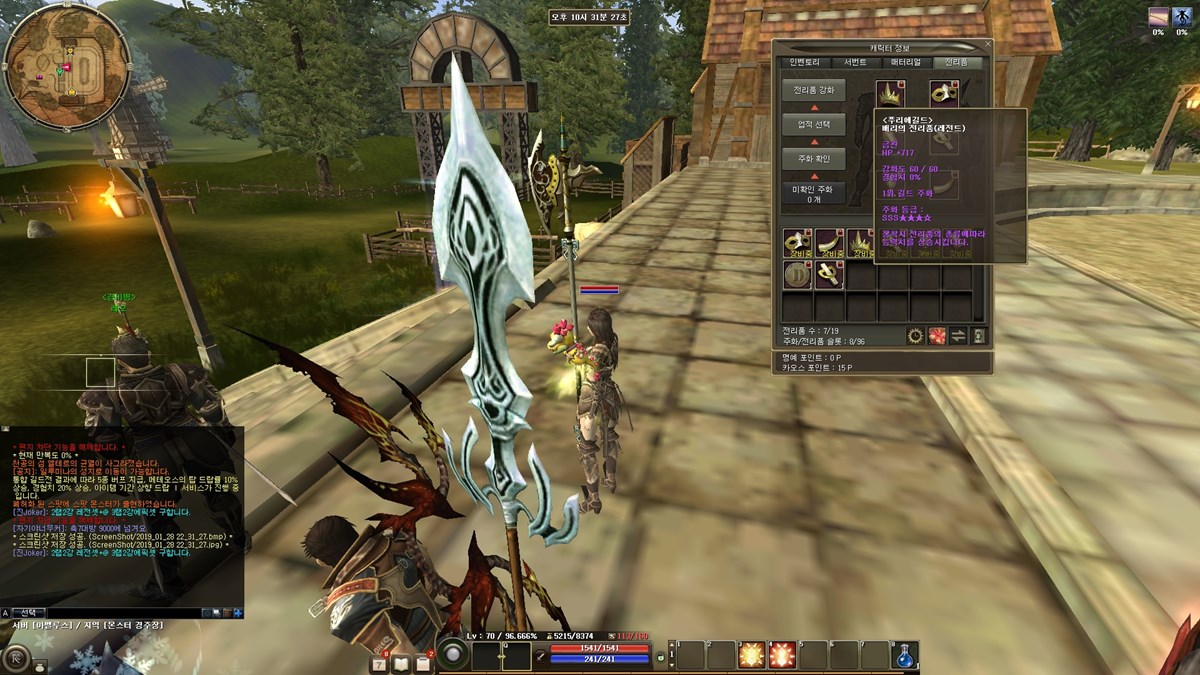Click the swap arrows icon
The image size is (1200, 675).
pyautogui.click(x=958, y=336)
